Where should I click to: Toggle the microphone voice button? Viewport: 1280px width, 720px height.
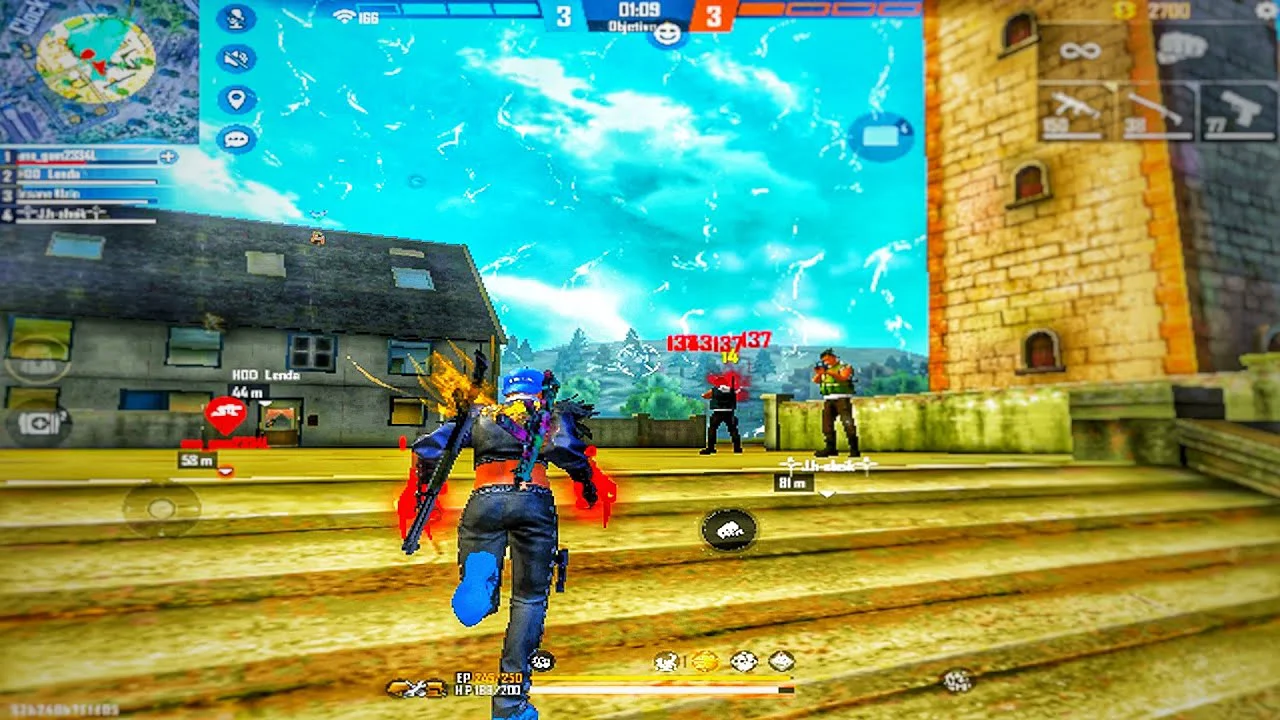236,18
